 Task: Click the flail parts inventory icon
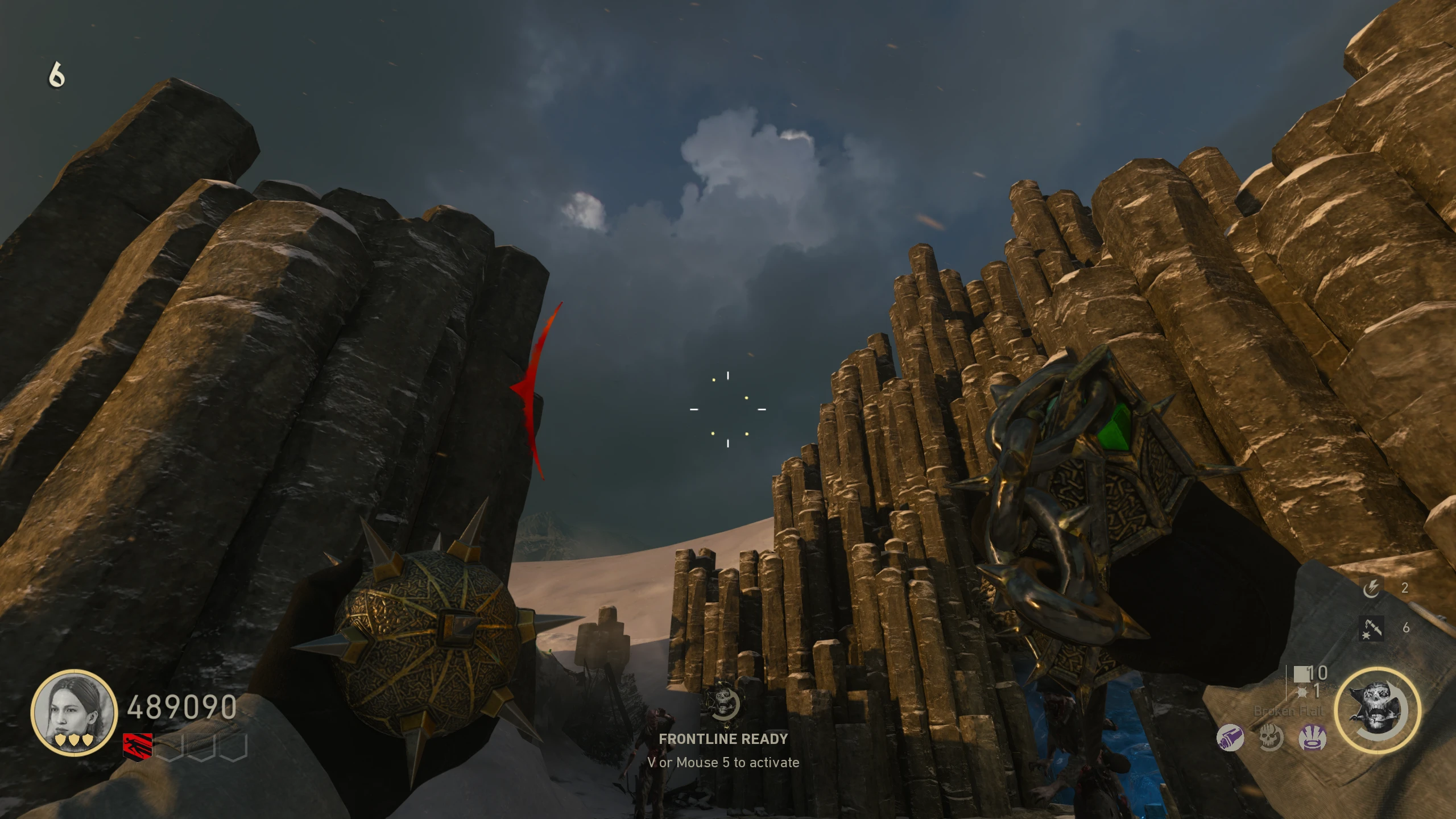point(1371,628)
